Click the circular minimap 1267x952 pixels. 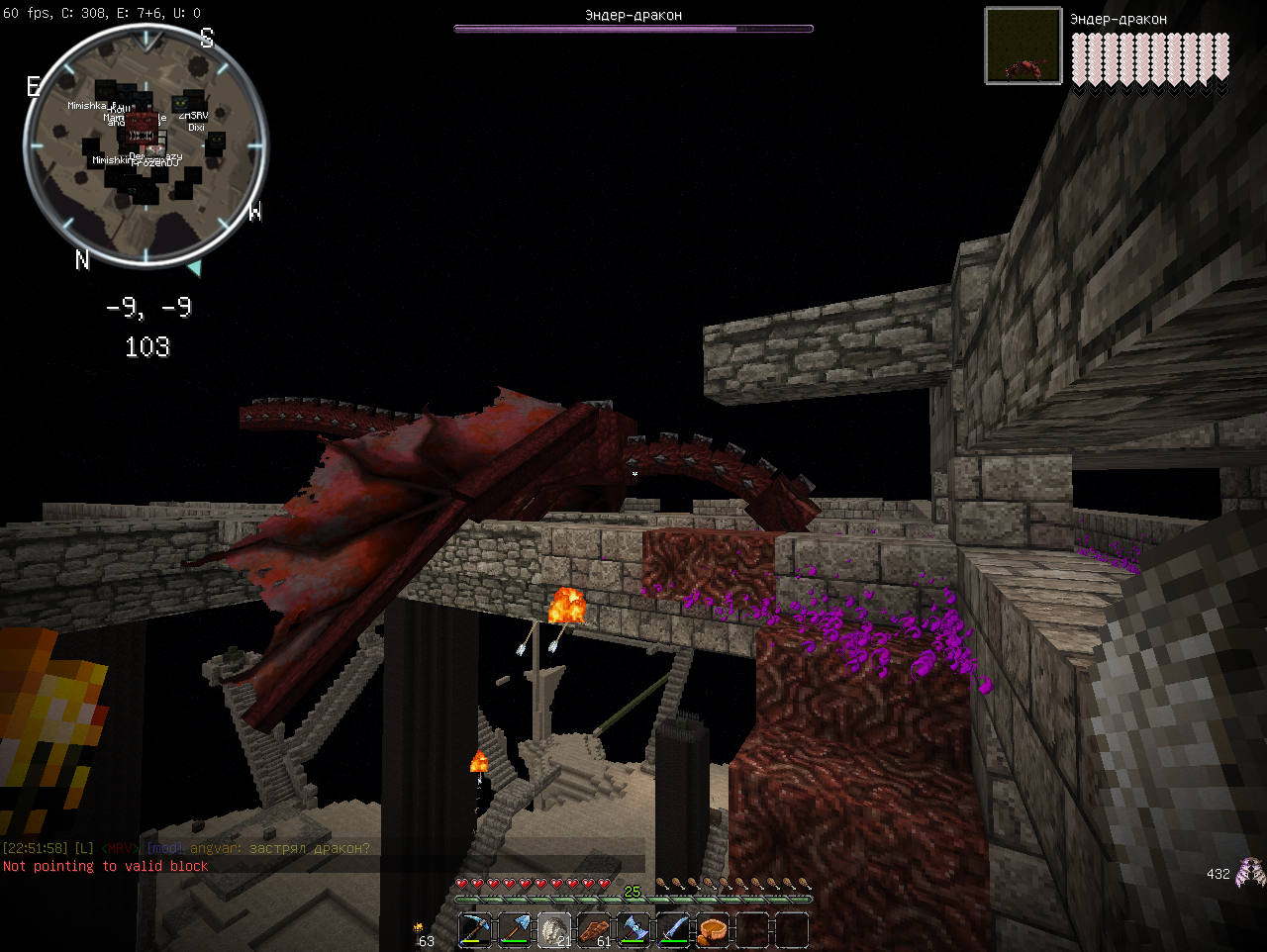(x=146, y=145)
